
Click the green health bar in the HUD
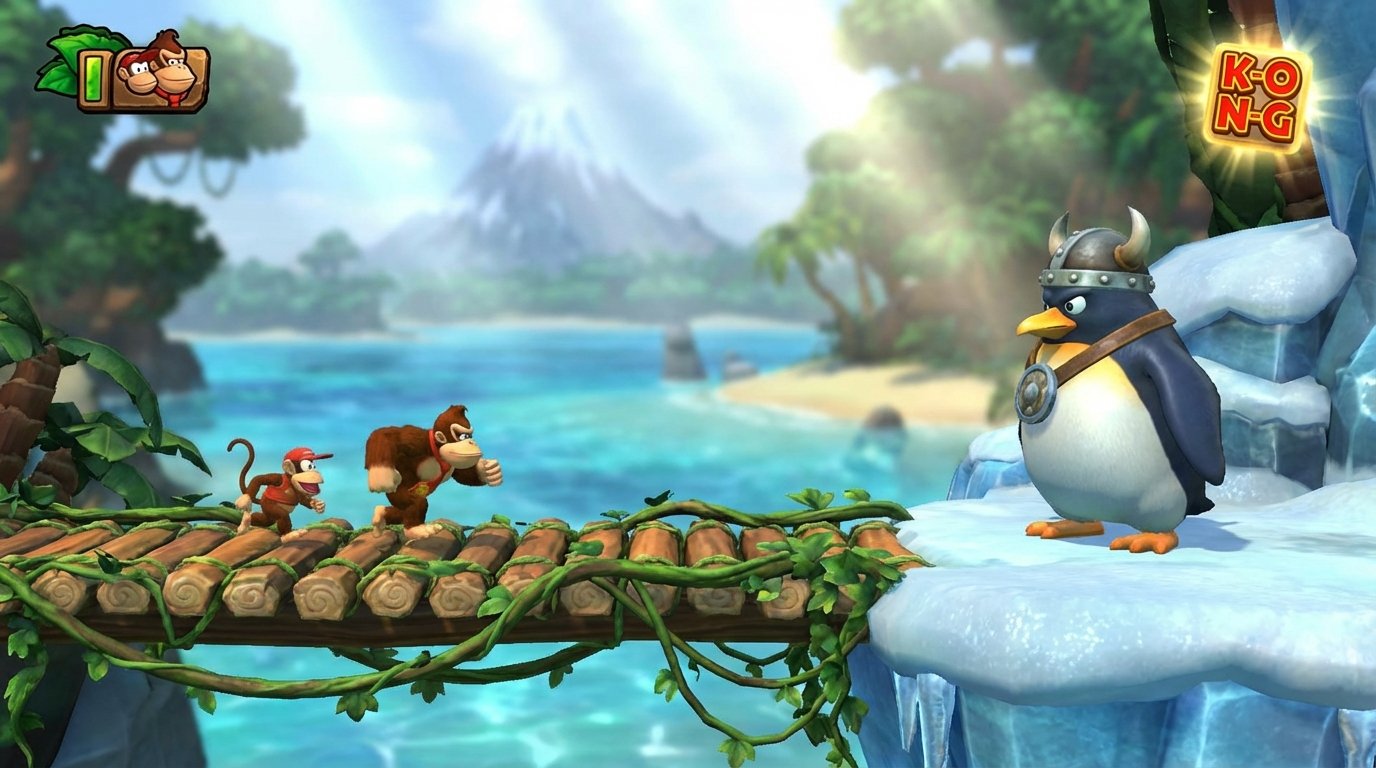[93, 80]
